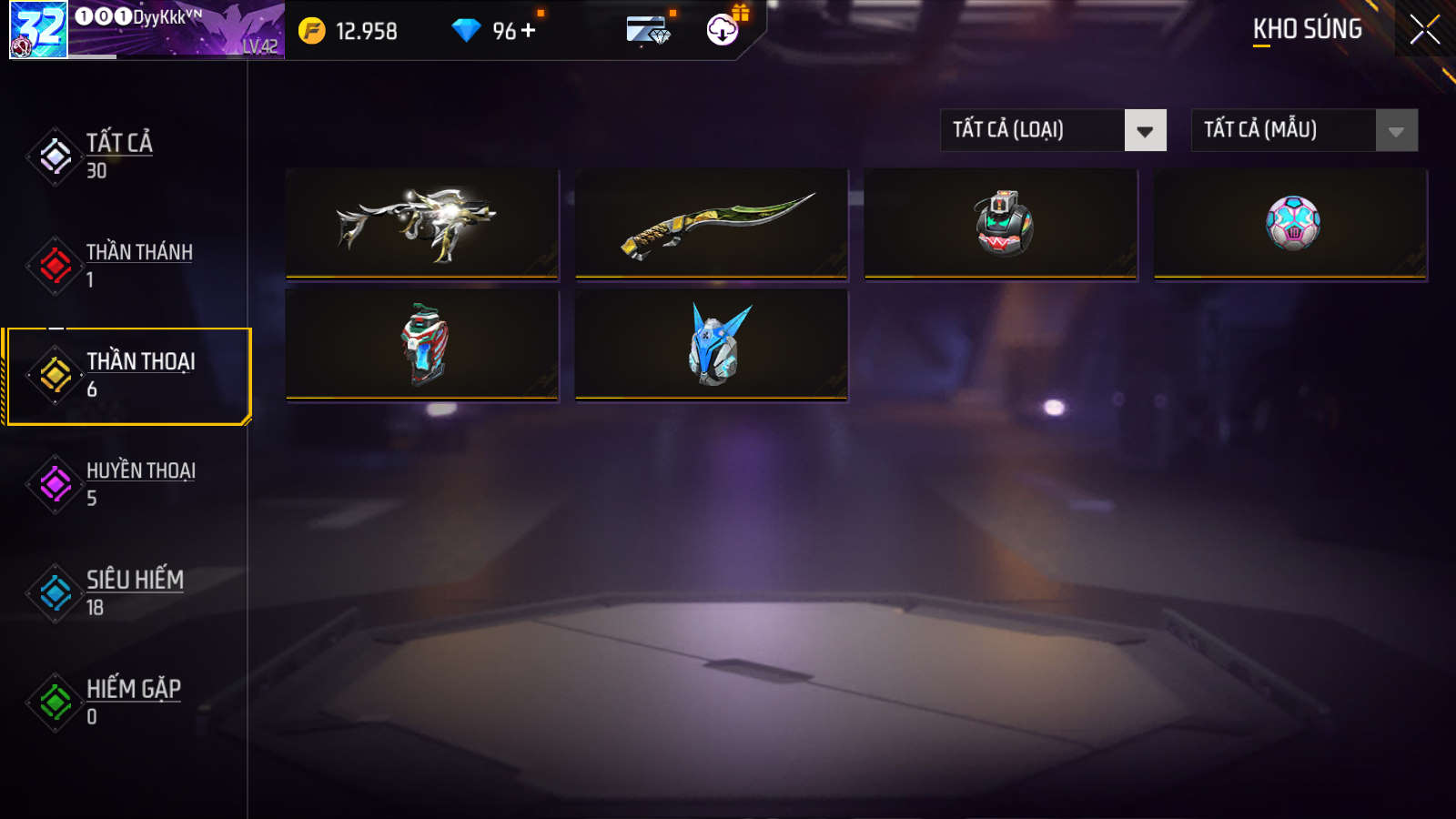Add diamonds with the plus button
The image size is (1456, 819).
click(x=529, y=30)
